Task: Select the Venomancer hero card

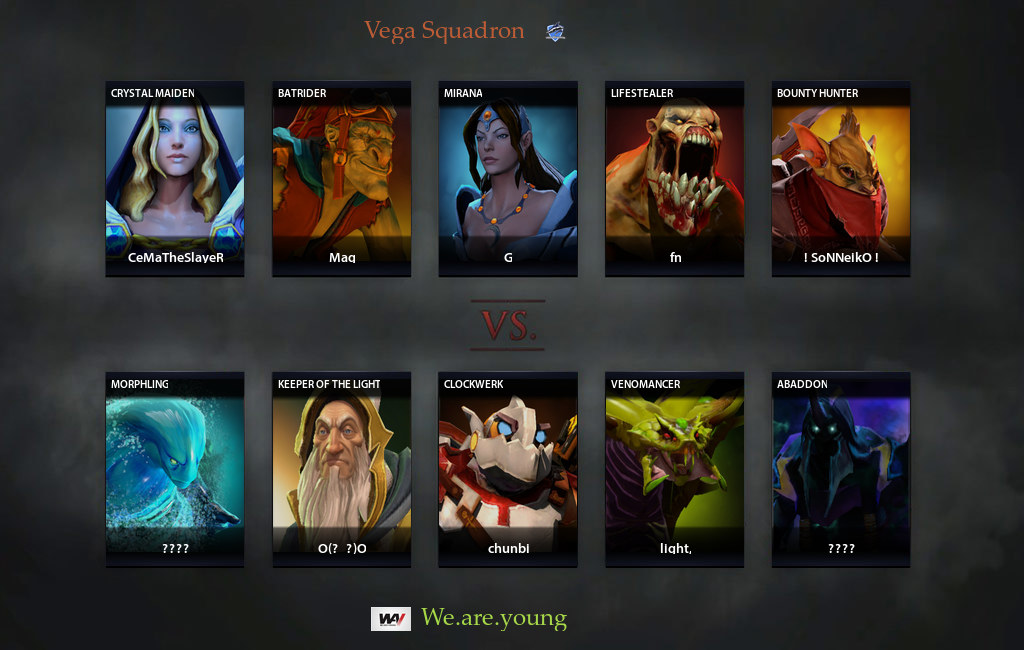Action: point(675,470)
